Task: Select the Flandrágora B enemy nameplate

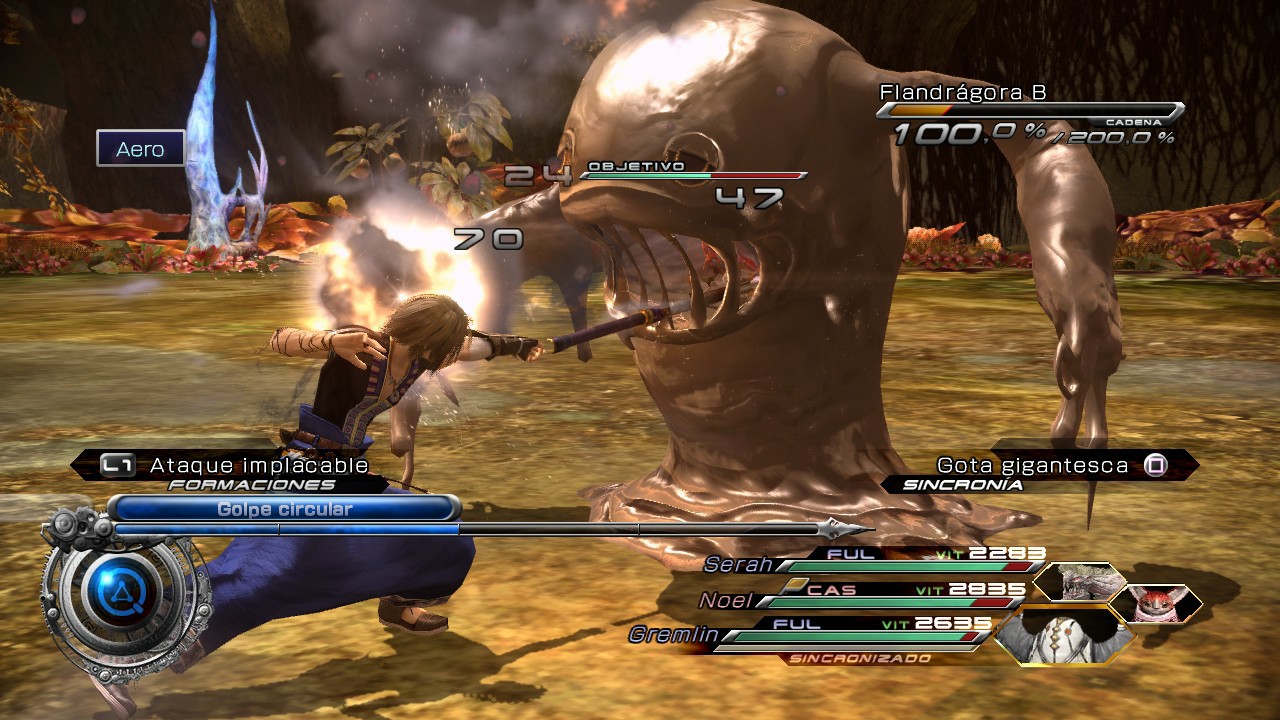Action: (965, 90)
